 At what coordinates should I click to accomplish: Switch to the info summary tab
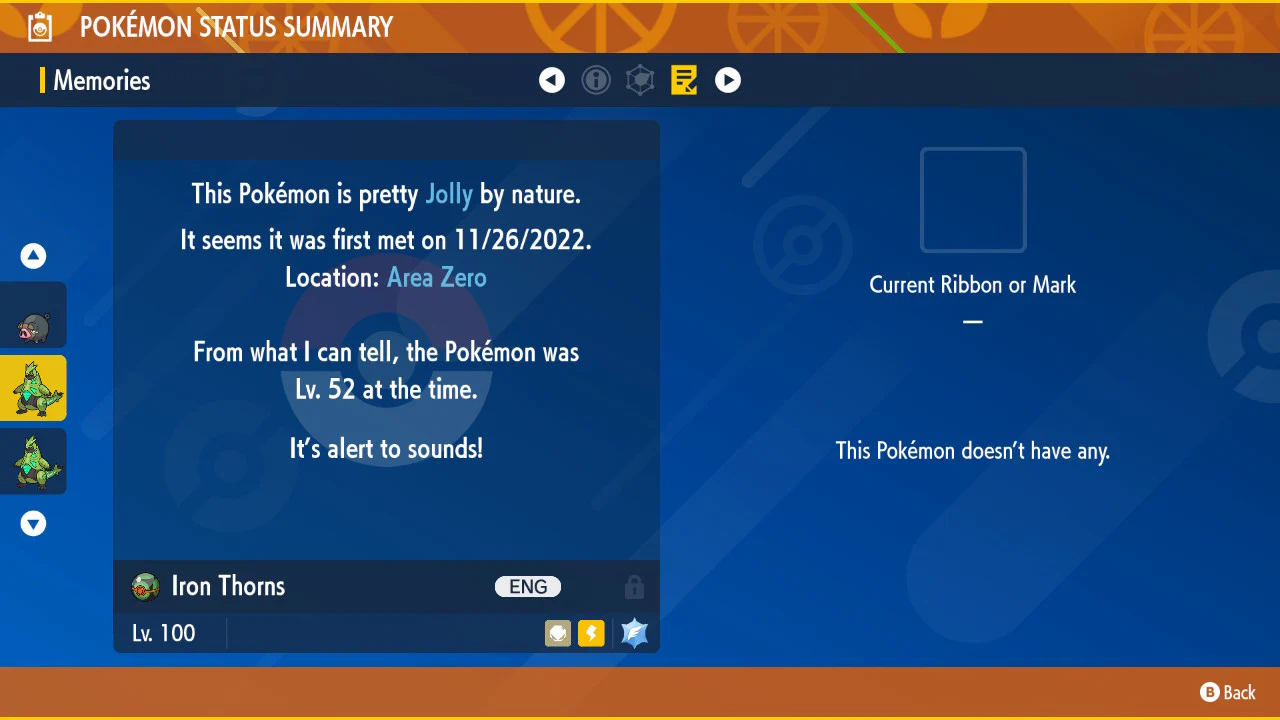[x=596, y=80]
